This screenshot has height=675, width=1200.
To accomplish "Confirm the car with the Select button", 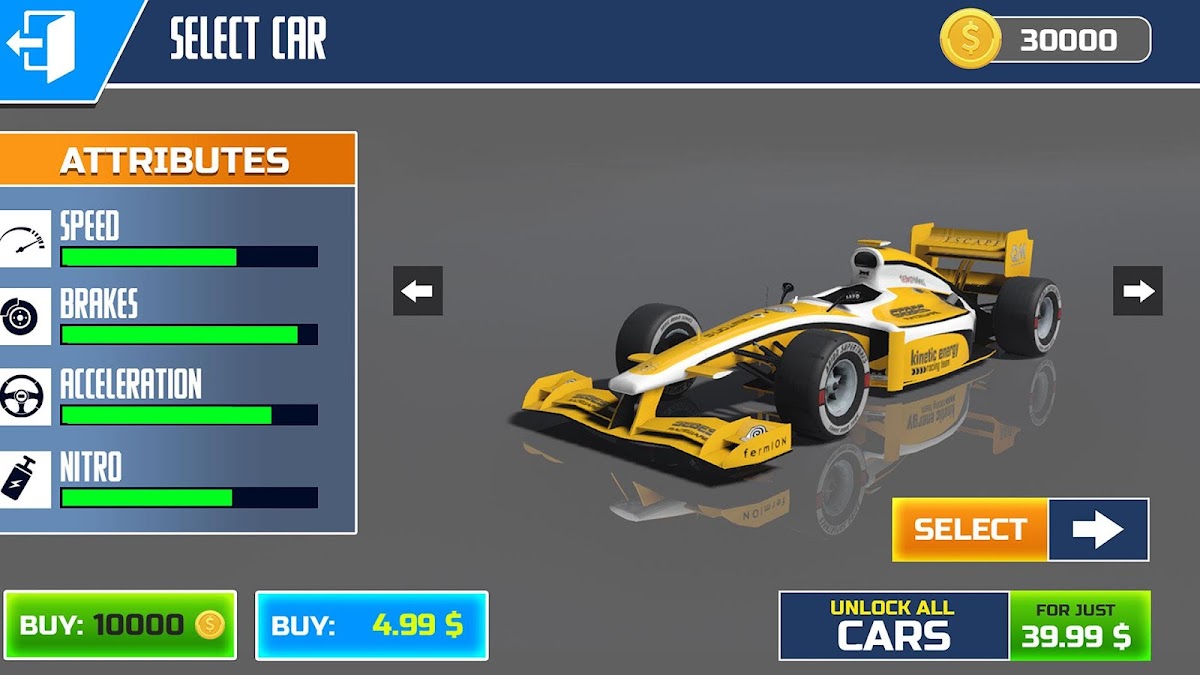I will click(1020, 529).
